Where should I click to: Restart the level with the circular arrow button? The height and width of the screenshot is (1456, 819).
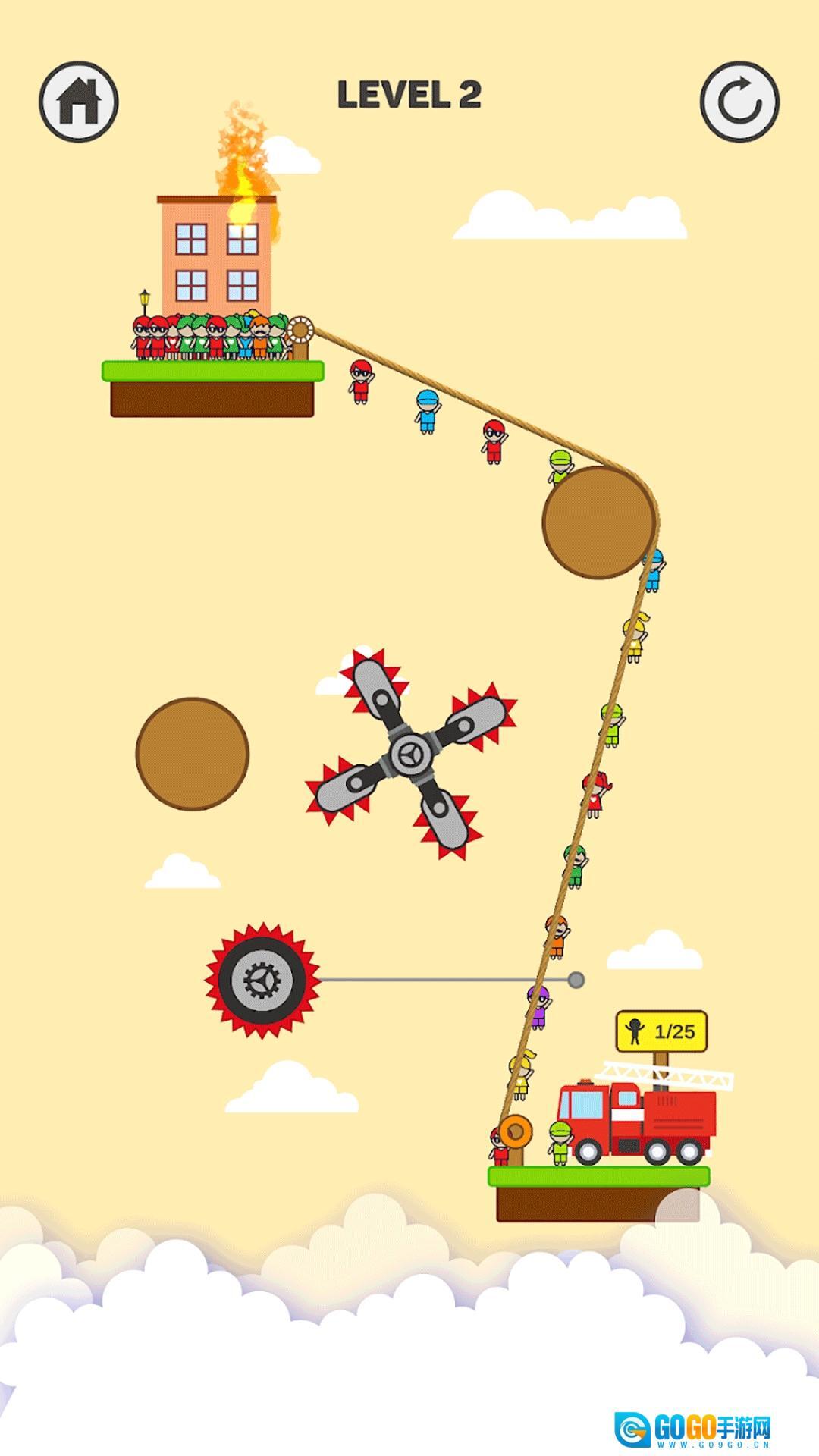pyautogui.click(x=739, y=102)
